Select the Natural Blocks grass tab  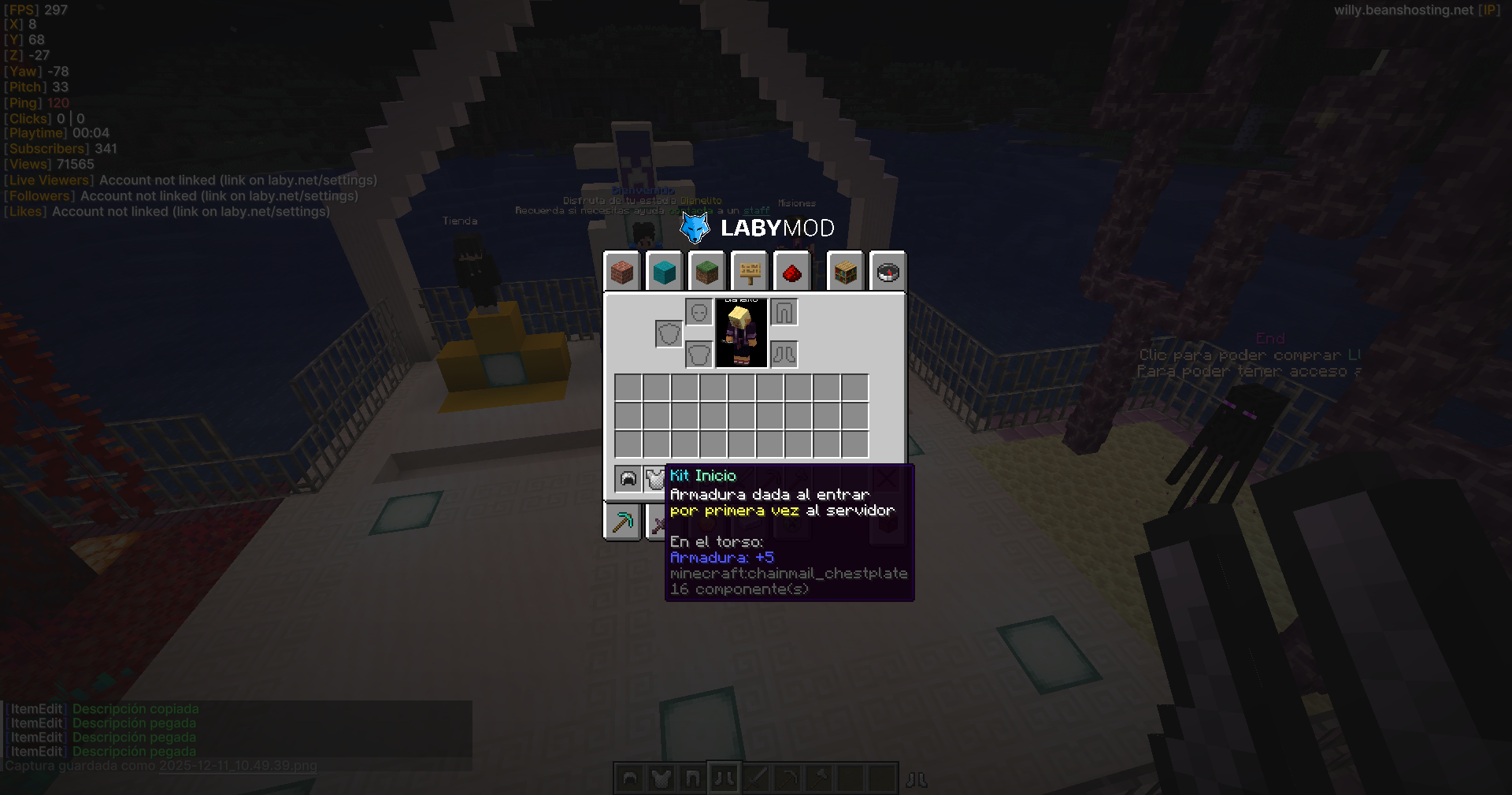pyautogui.click(x=707, y=271)
